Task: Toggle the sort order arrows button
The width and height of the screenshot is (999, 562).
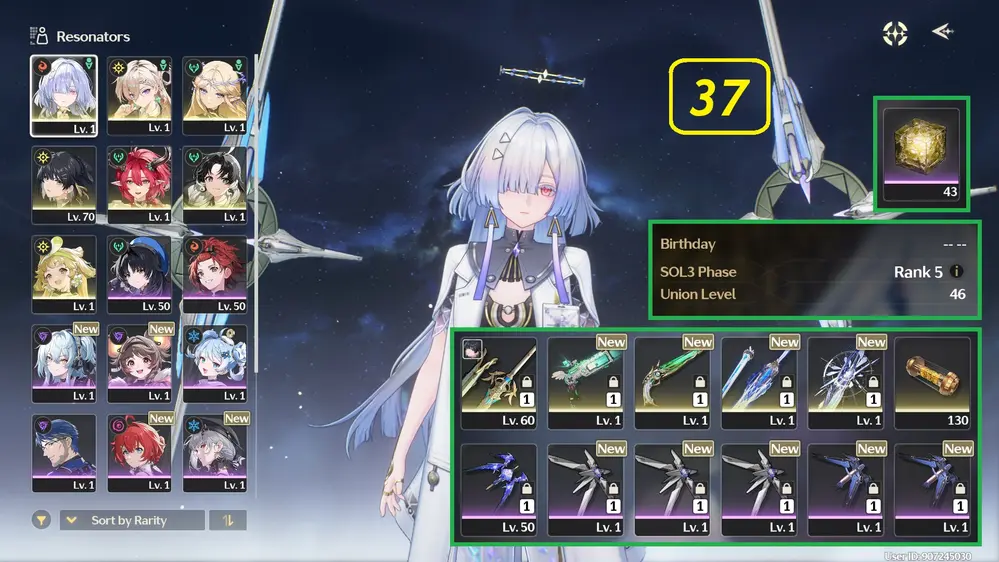Action: tap(228, 520)
